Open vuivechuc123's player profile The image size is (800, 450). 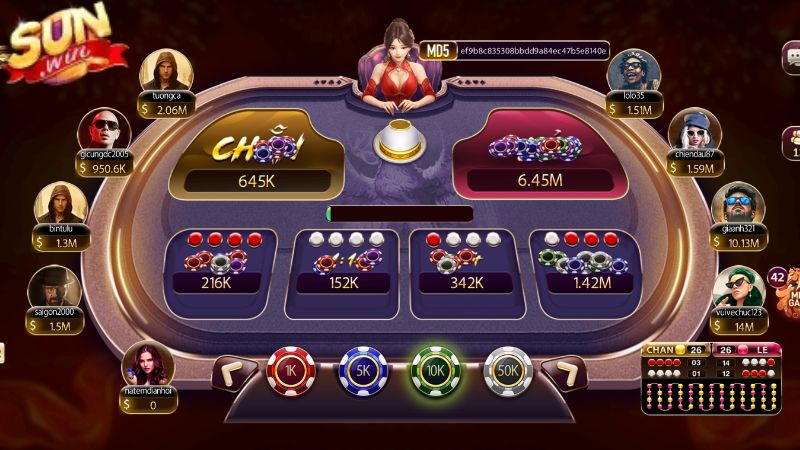(x=738, y=287)
